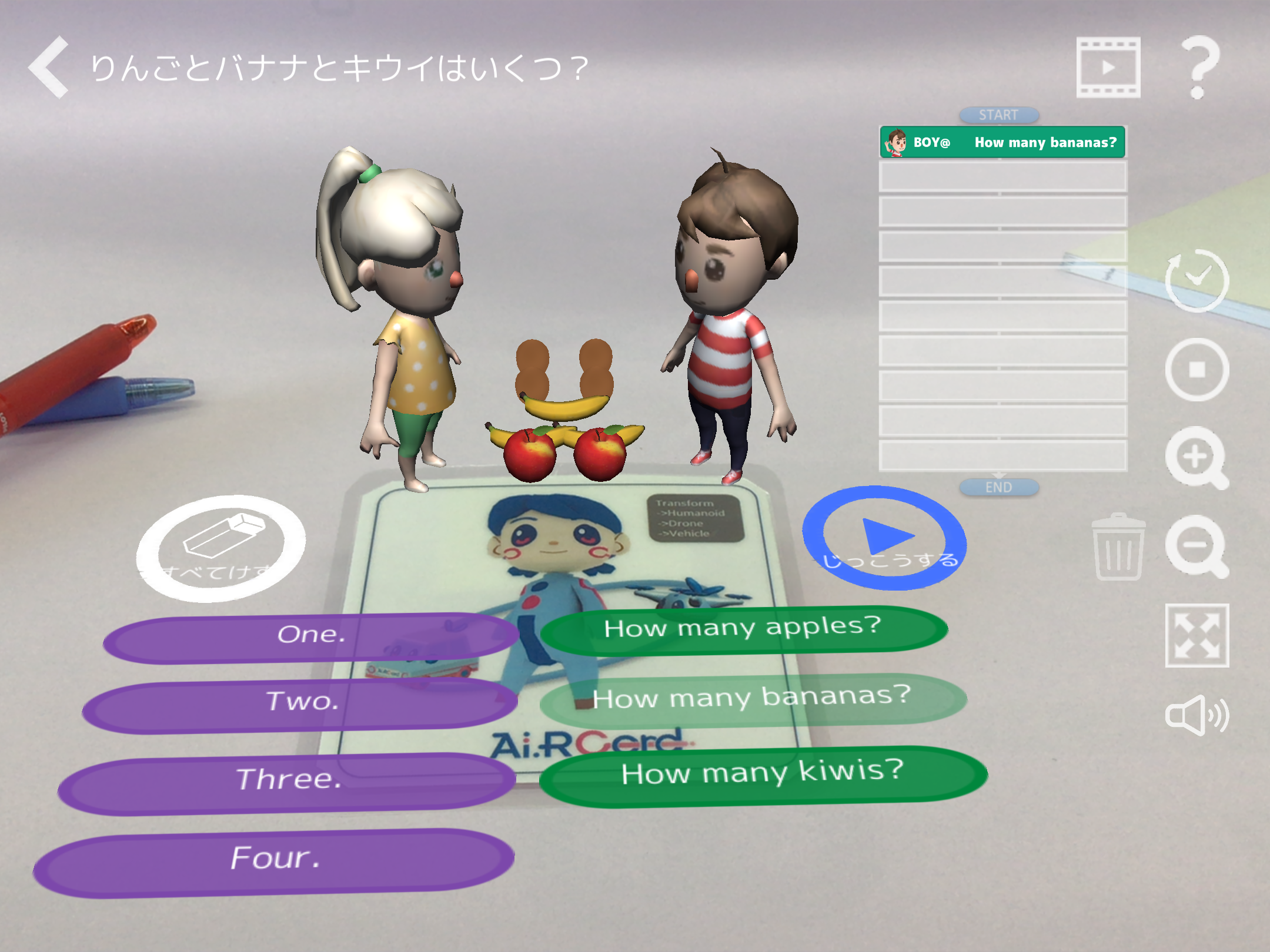Choose the answer "Two."

(x=301, y=703)
